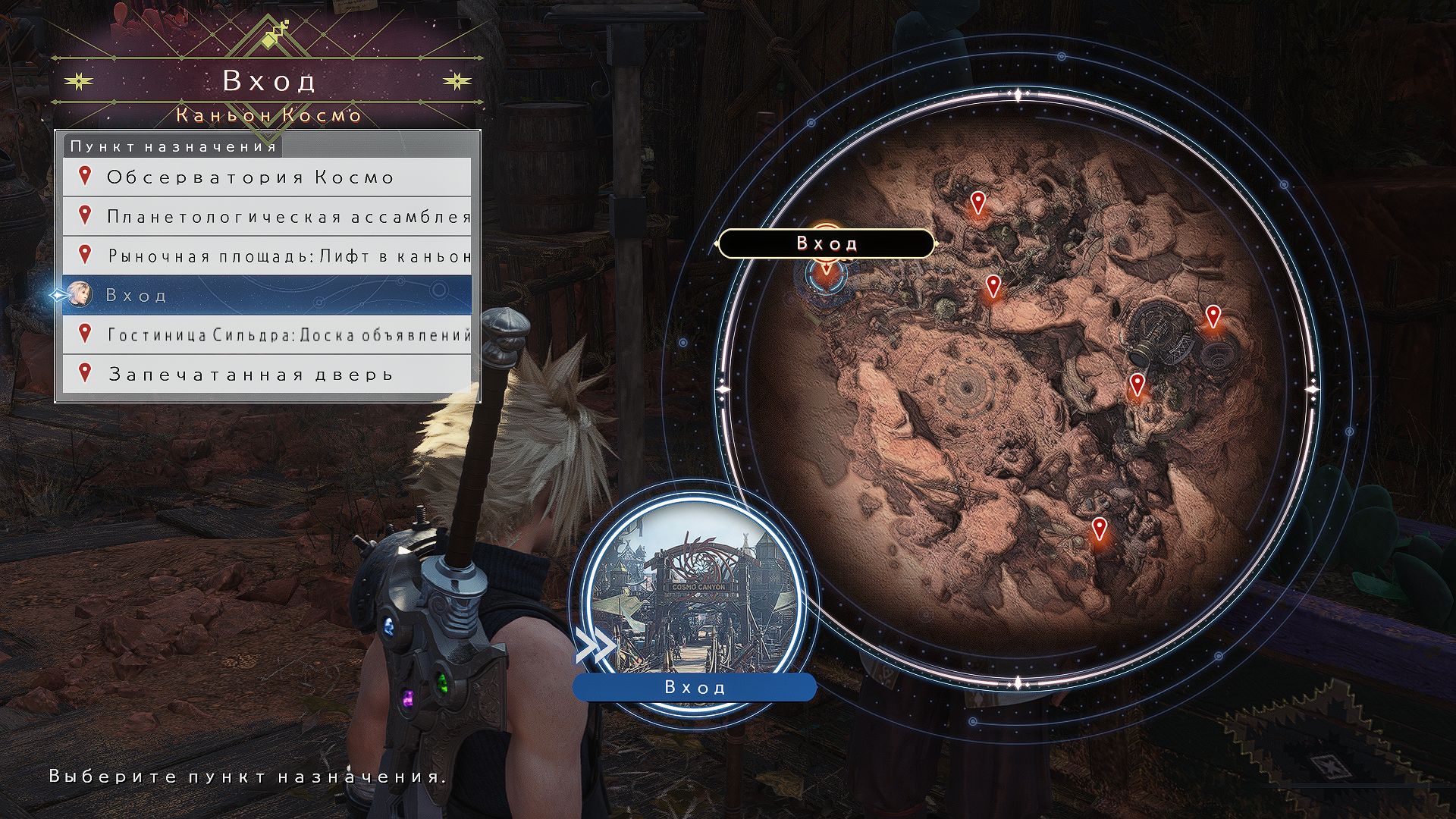Pick Рыночная площадь: Лифт в каньон
The height and width of the screenshot is (819, 1456).
266,256
